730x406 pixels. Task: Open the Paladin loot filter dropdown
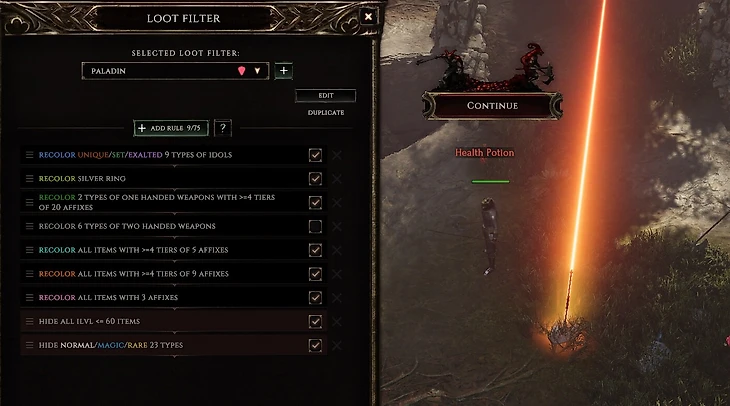point(257,71)
